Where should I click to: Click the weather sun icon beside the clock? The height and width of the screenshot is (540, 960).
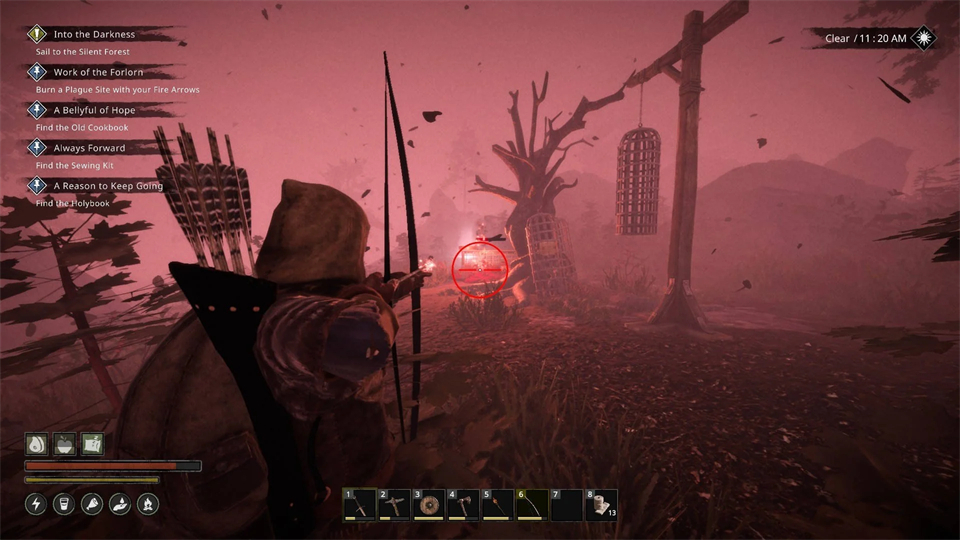click(x=924, y=38)
